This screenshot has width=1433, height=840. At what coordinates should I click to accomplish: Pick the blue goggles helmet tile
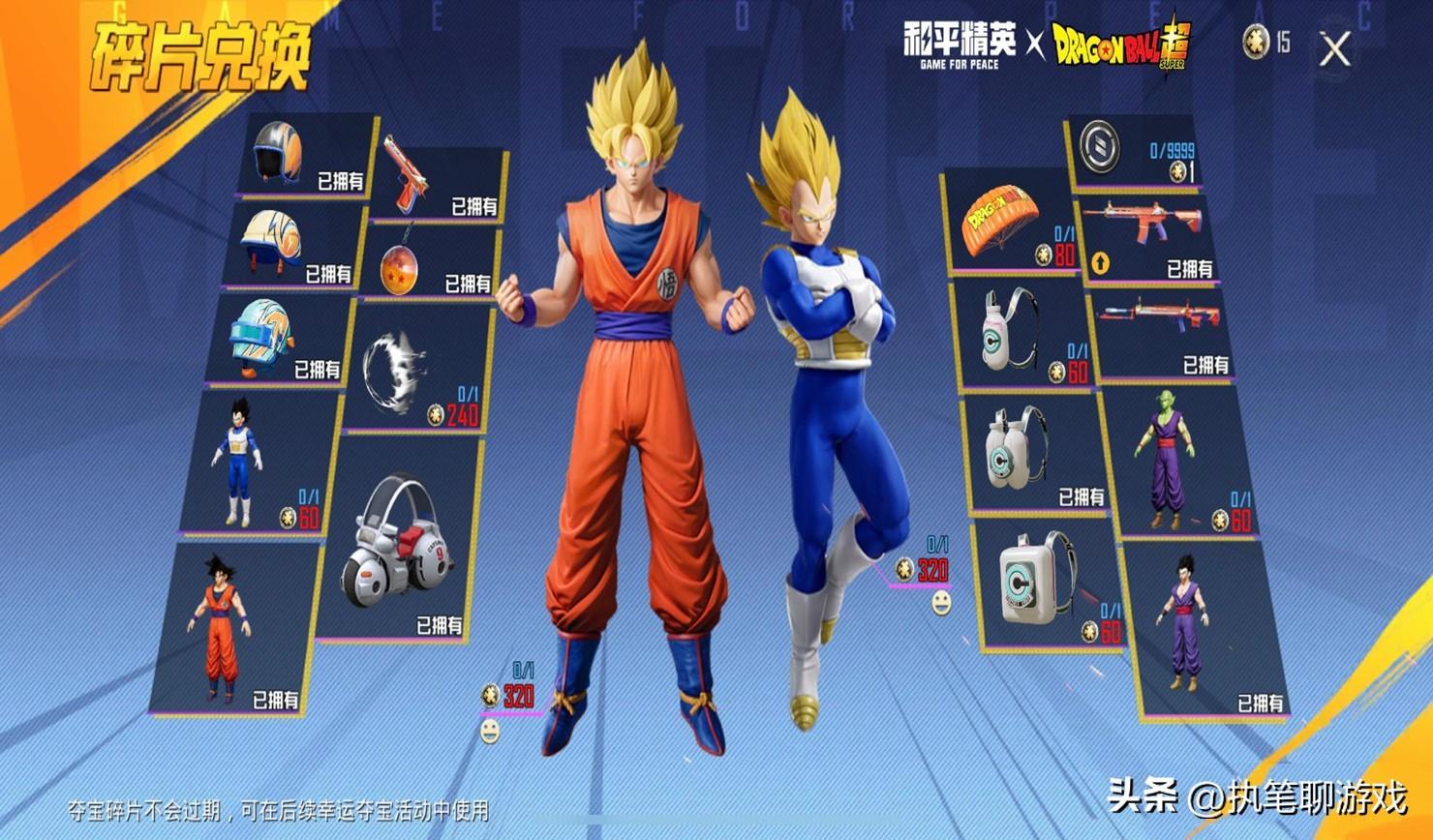click(279, 338)
